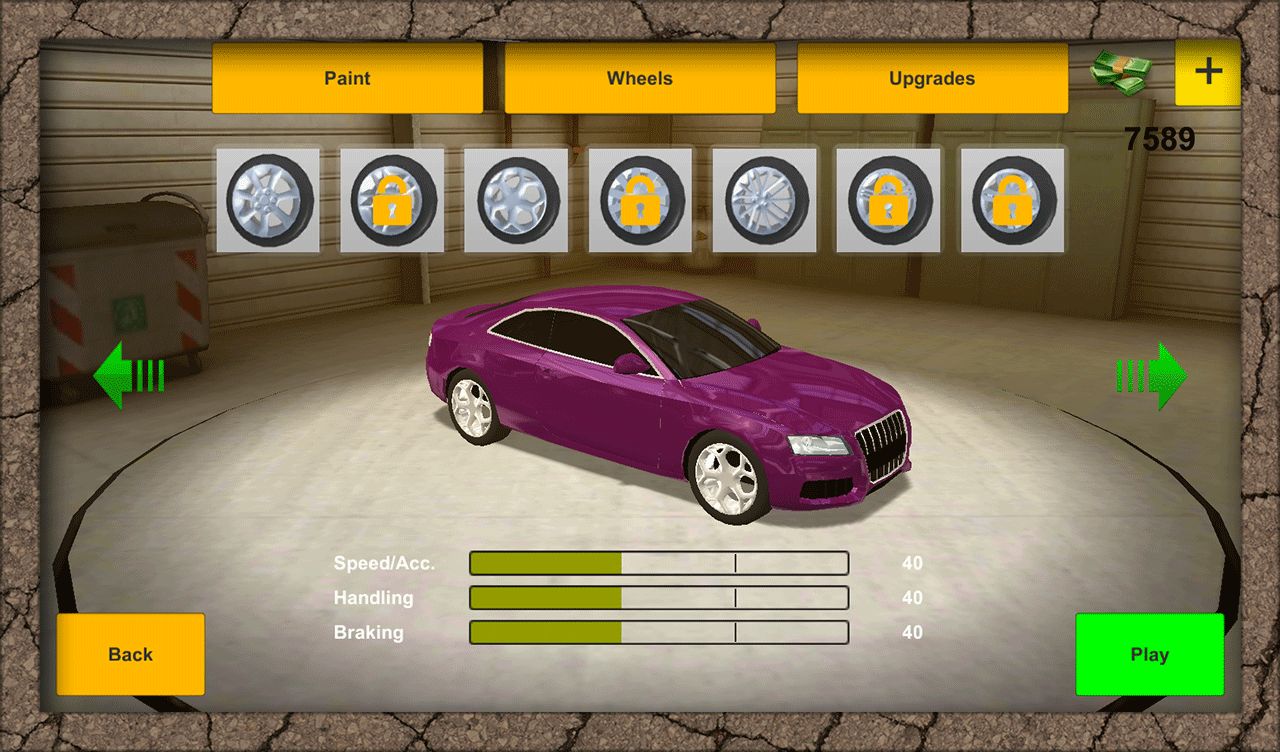
Task: Select the unlocked thin multi-spoke wheel
Action: pos(764,200)
